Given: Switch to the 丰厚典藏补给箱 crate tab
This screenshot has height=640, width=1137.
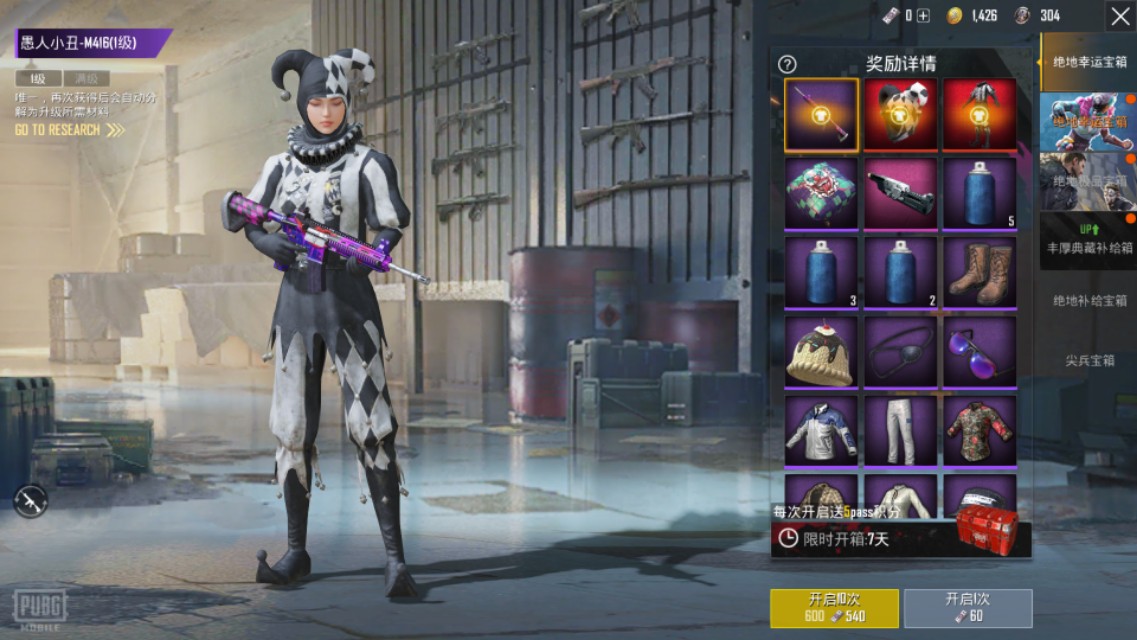Looking at the screenshot, I should coord(1089,240).
